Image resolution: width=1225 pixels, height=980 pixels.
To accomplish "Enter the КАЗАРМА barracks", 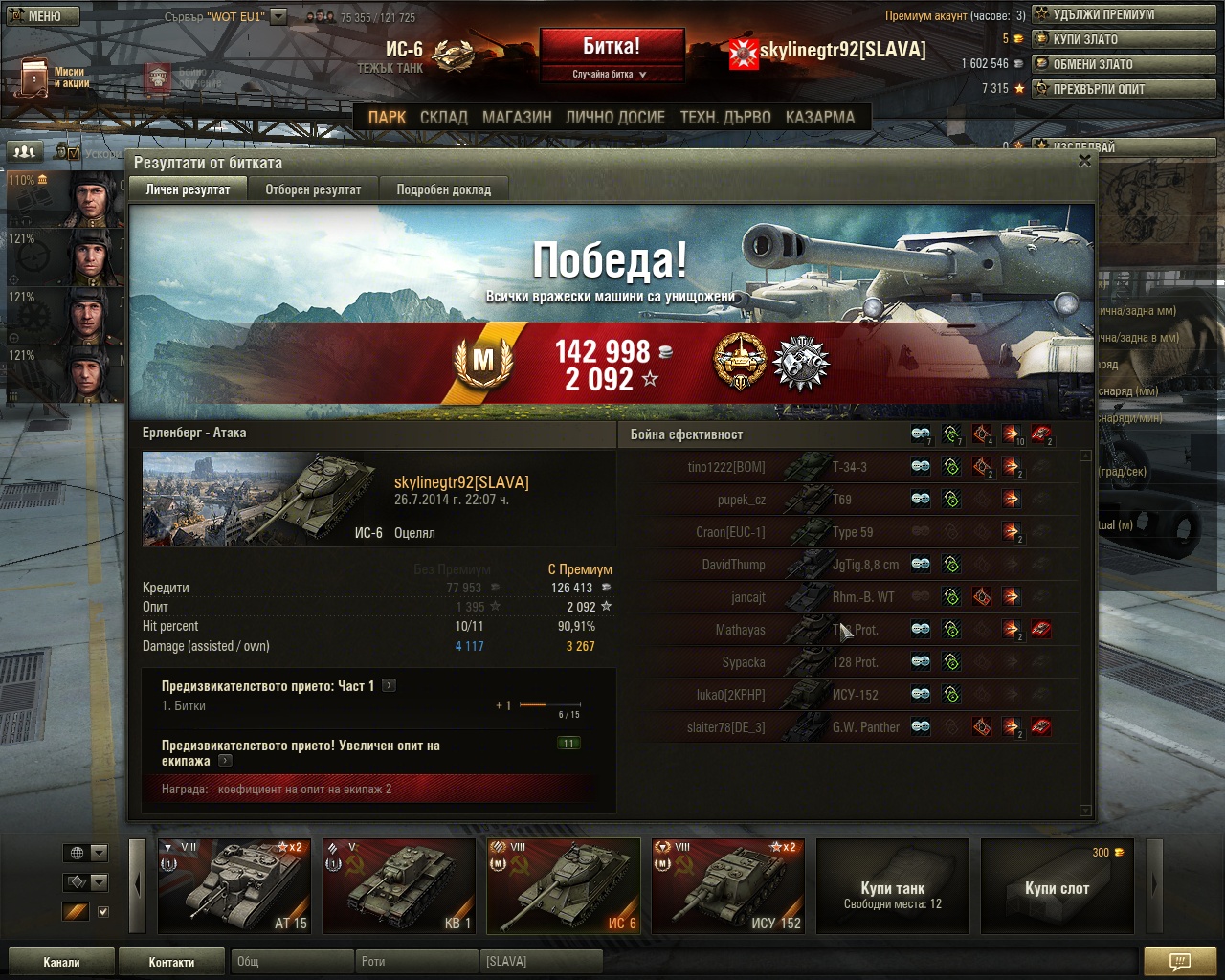I will [x=820, y=117].
